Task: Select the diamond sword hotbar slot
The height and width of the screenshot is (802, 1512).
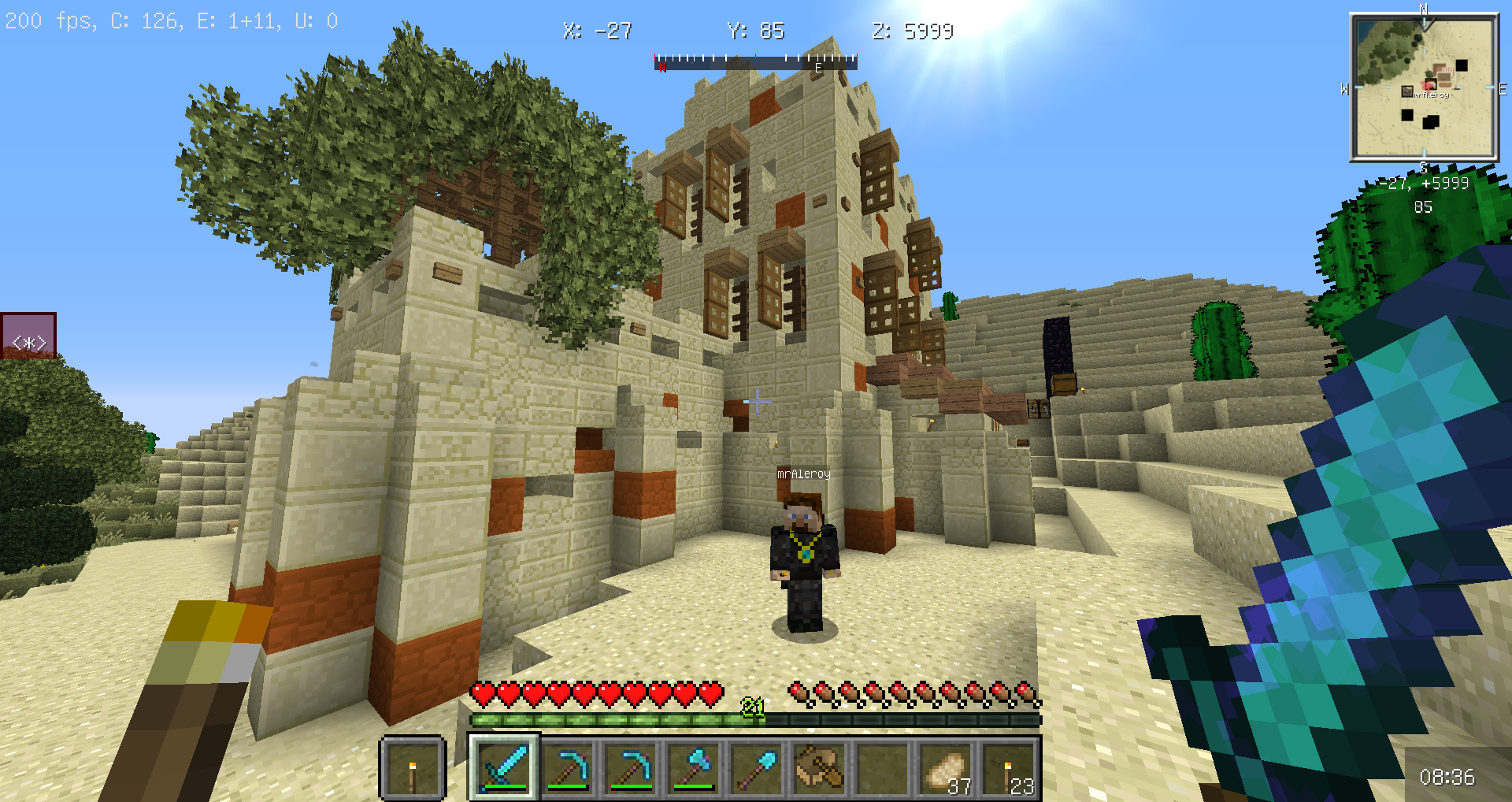Action: tap(504, 767)
